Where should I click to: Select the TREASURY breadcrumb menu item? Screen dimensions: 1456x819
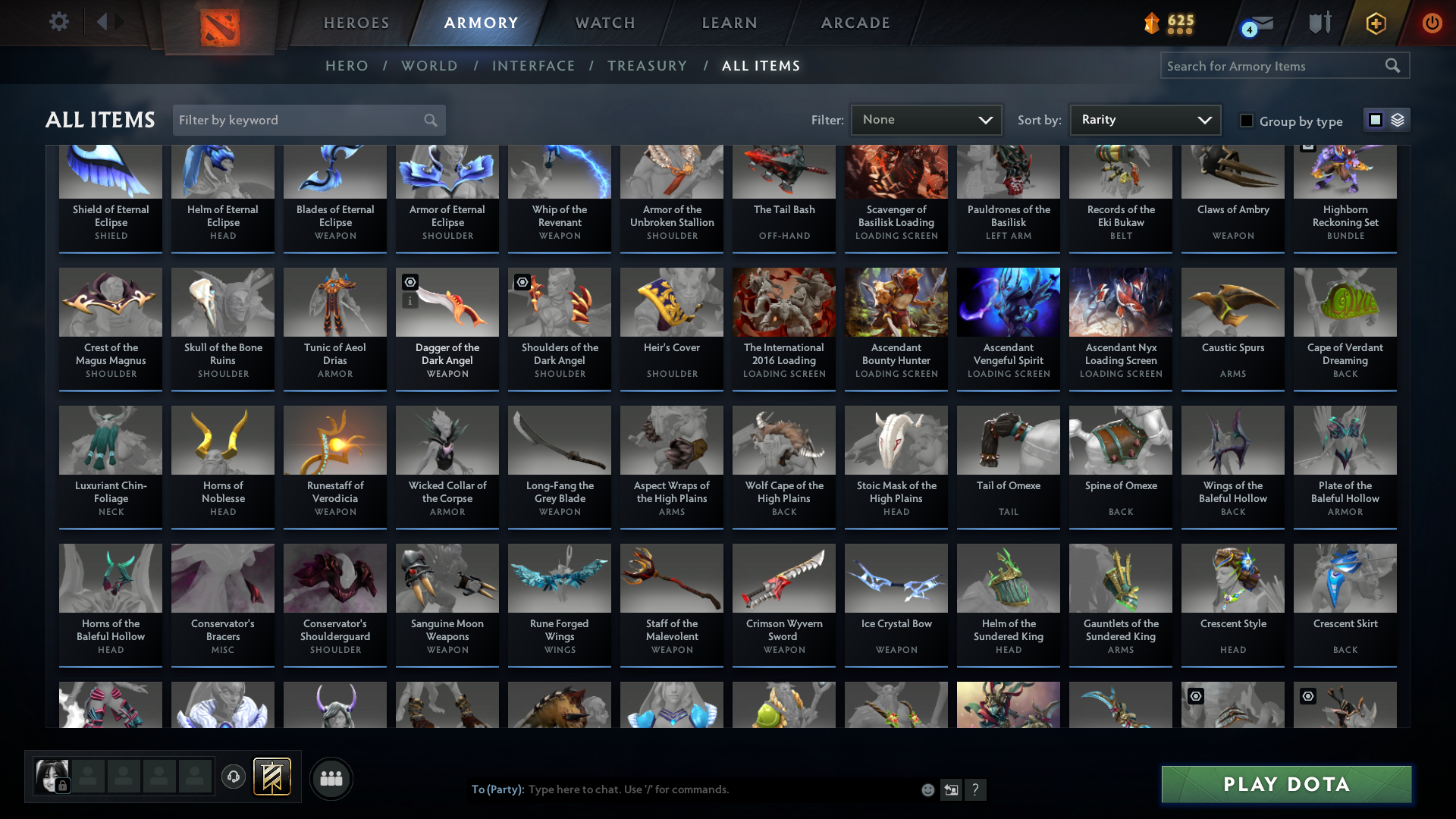tap(647, 66)
